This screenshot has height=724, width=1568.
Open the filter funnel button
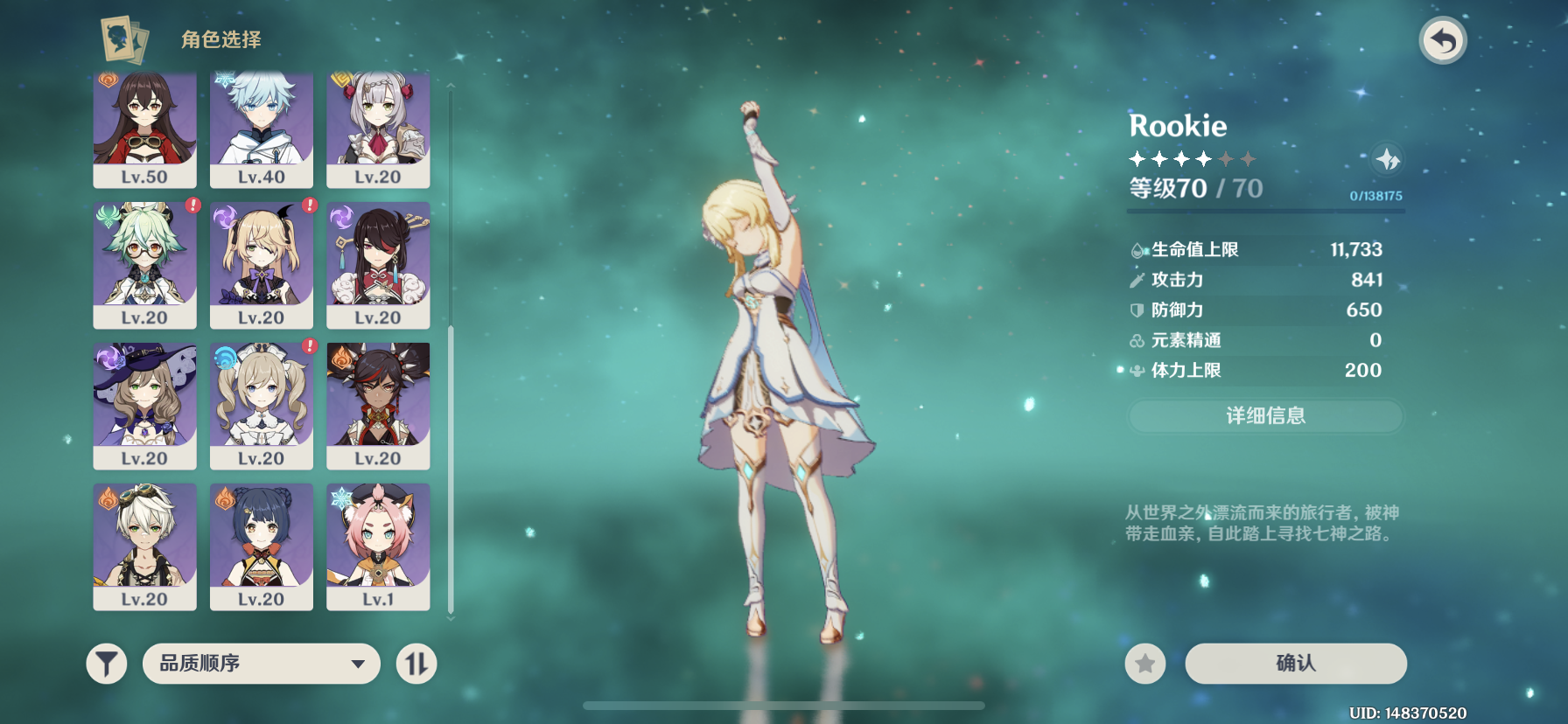tap(107, 664)
